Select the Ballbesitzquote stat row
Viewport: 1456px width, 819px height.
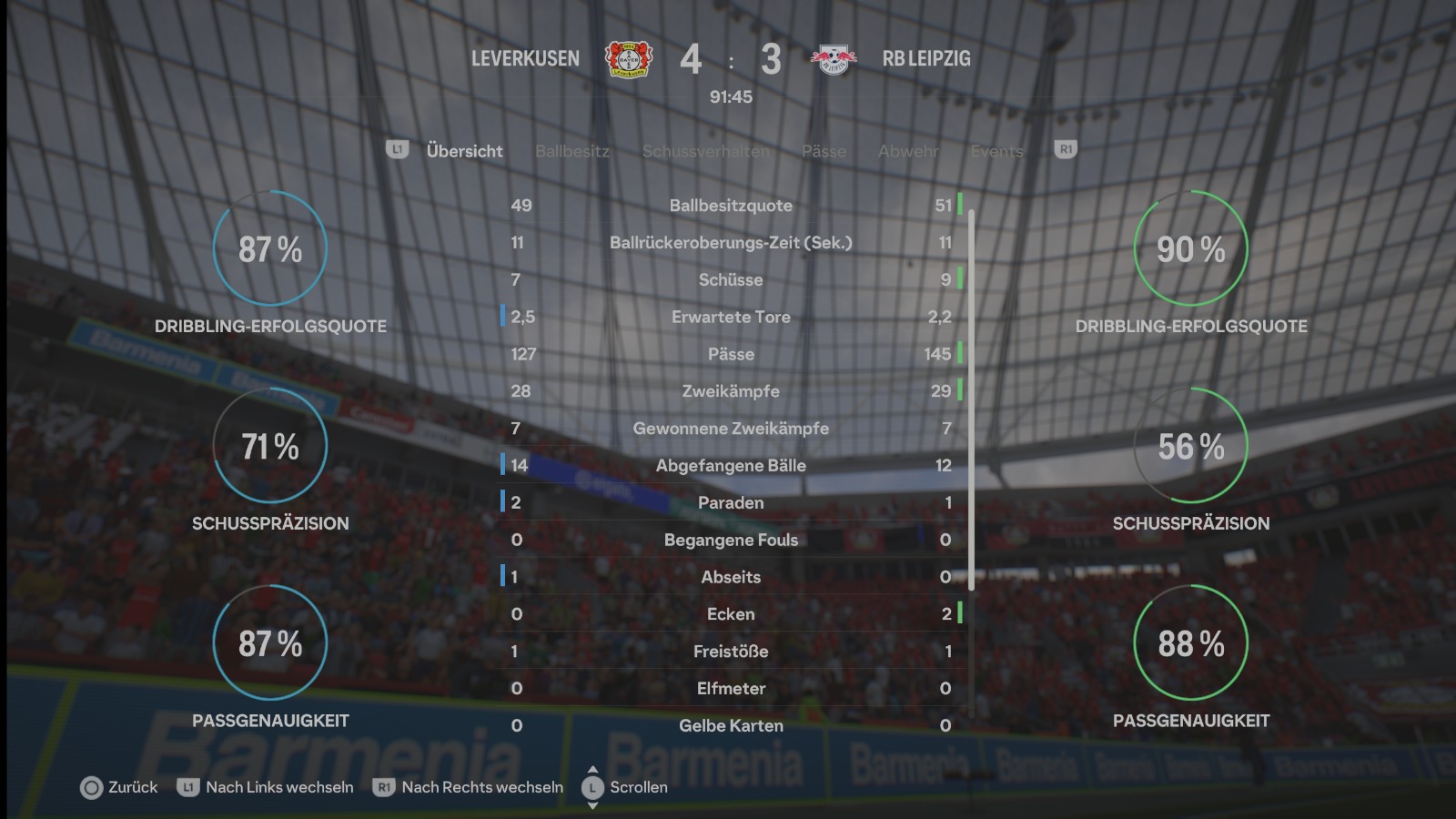(x=731, y=206)
